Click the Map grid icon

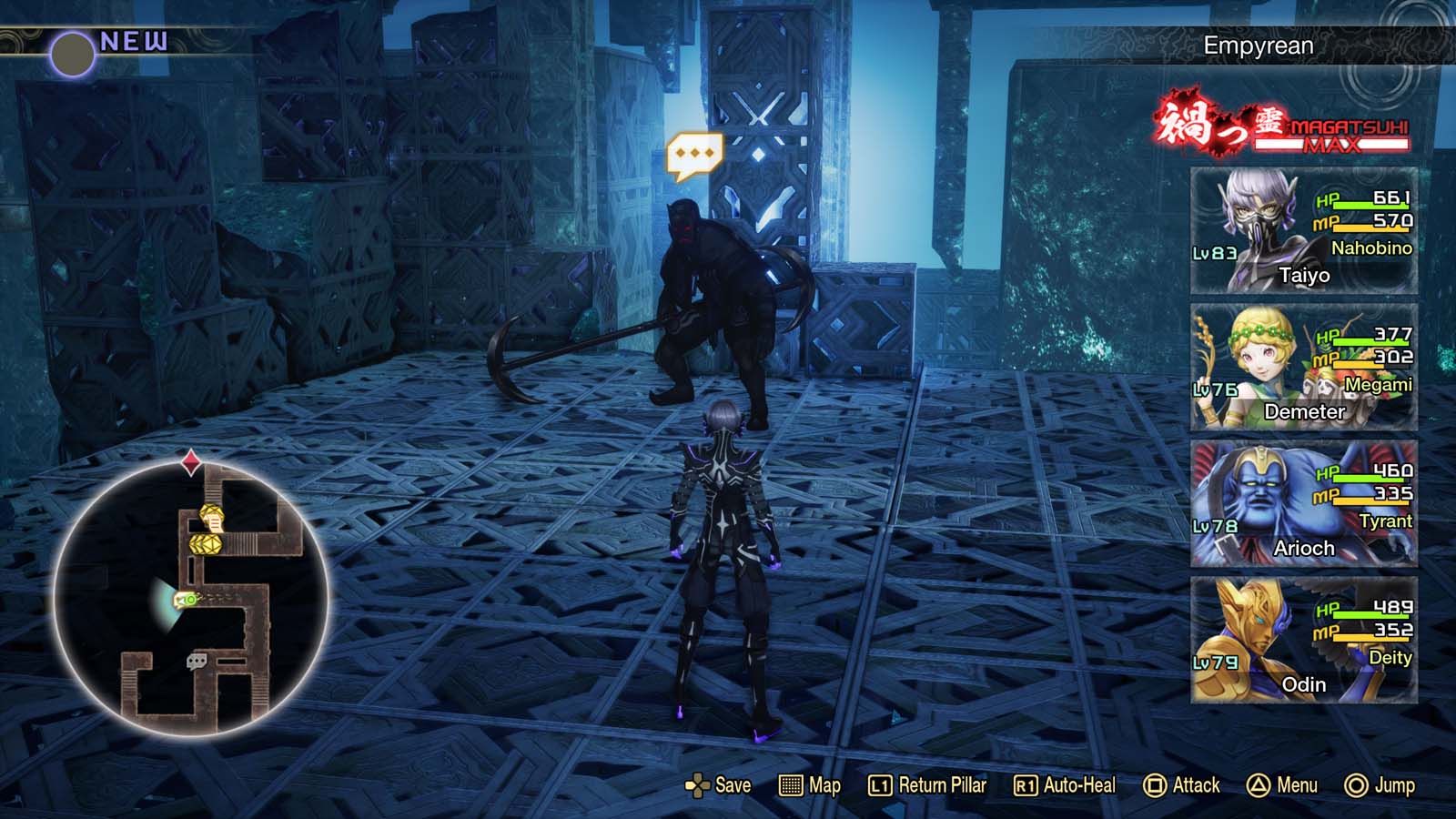coord(793,784)
